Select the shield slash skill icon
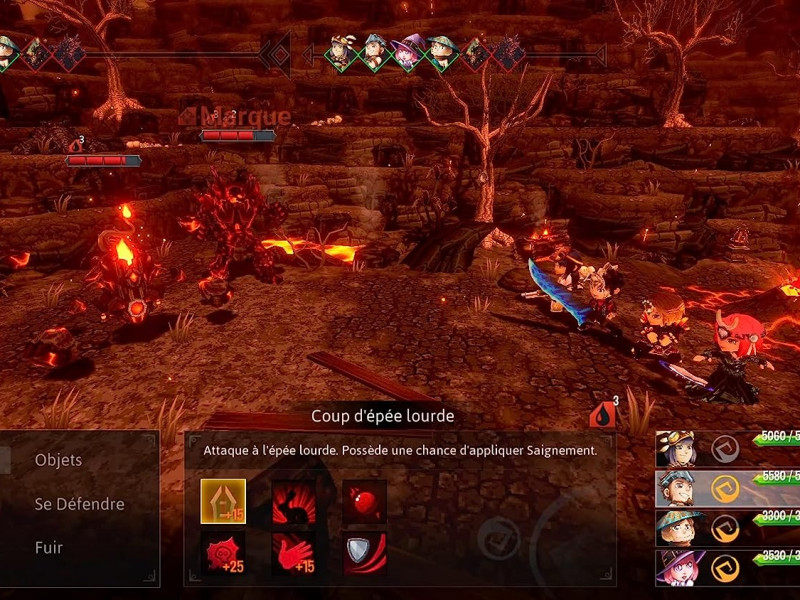The height and width of the screenshot is (600, 800). click(364, 553)
